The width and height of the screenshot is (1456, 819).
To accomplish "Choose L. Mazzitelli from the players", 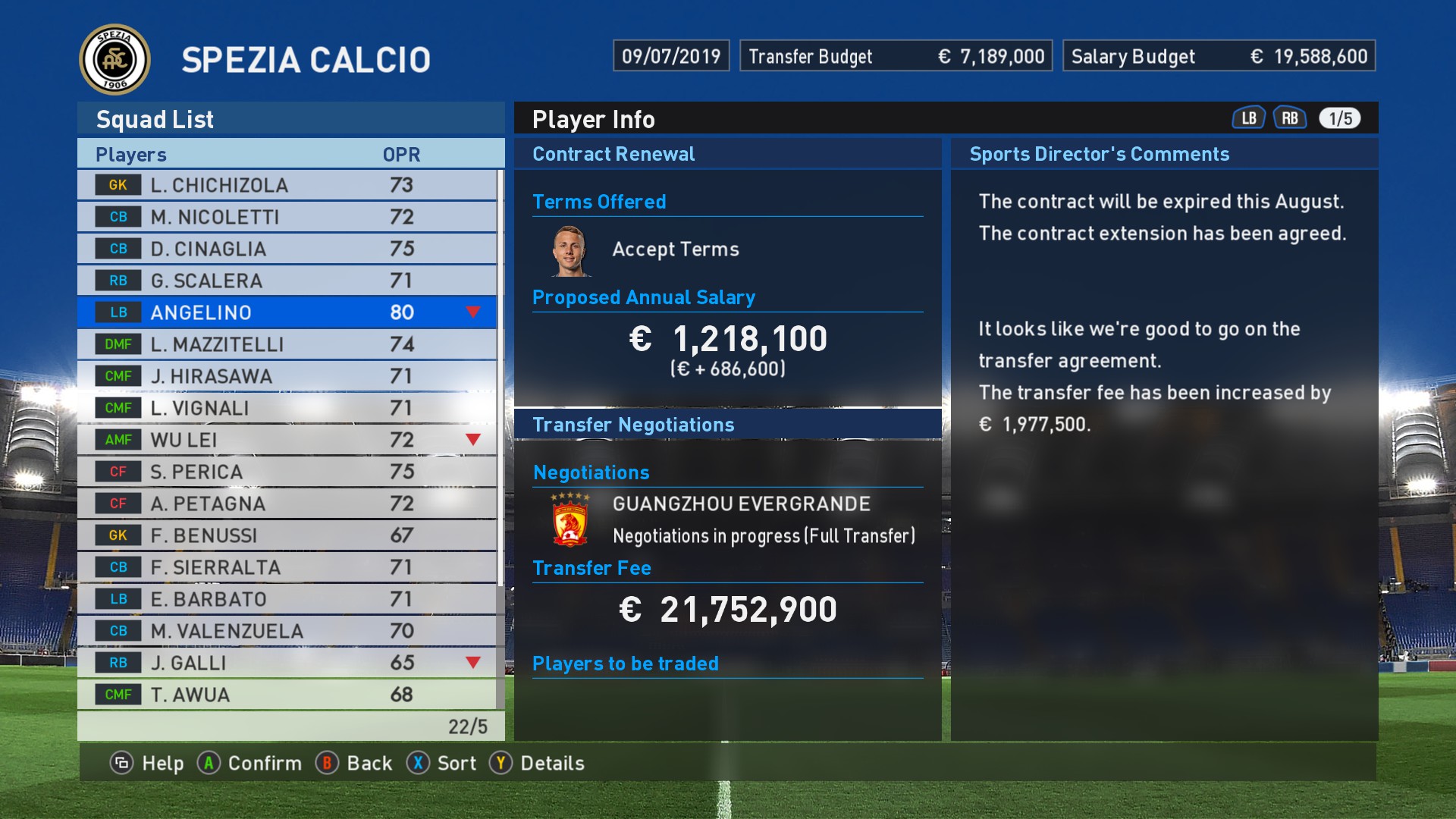I will (287, 344).
